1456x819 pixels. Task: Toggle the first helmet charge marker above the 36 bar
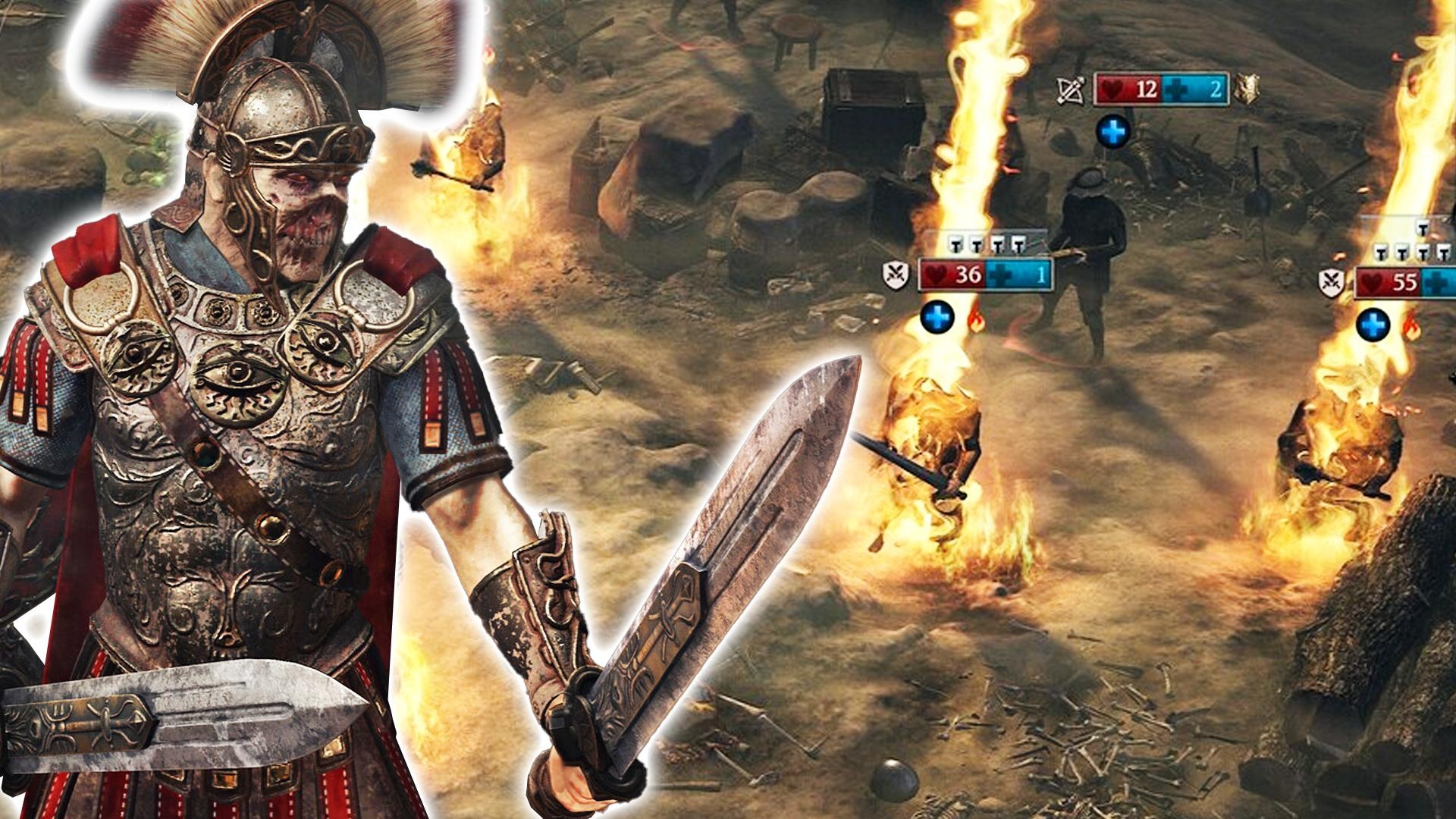pyautogui.click(x=955, y=244)
